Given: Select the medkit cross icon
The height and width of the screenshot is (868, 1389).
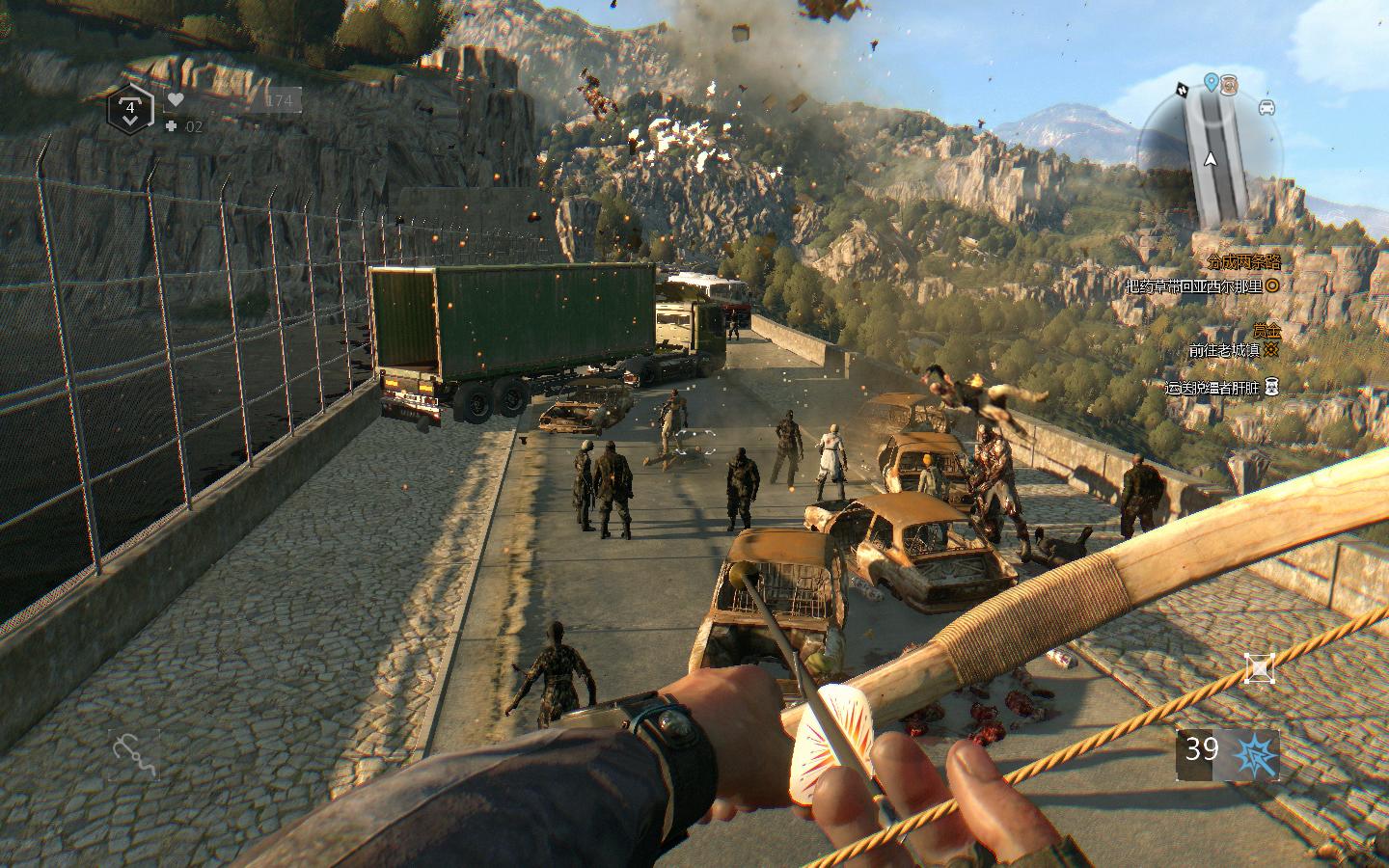Looking at the screenshot, I should [x=171, y=126].
